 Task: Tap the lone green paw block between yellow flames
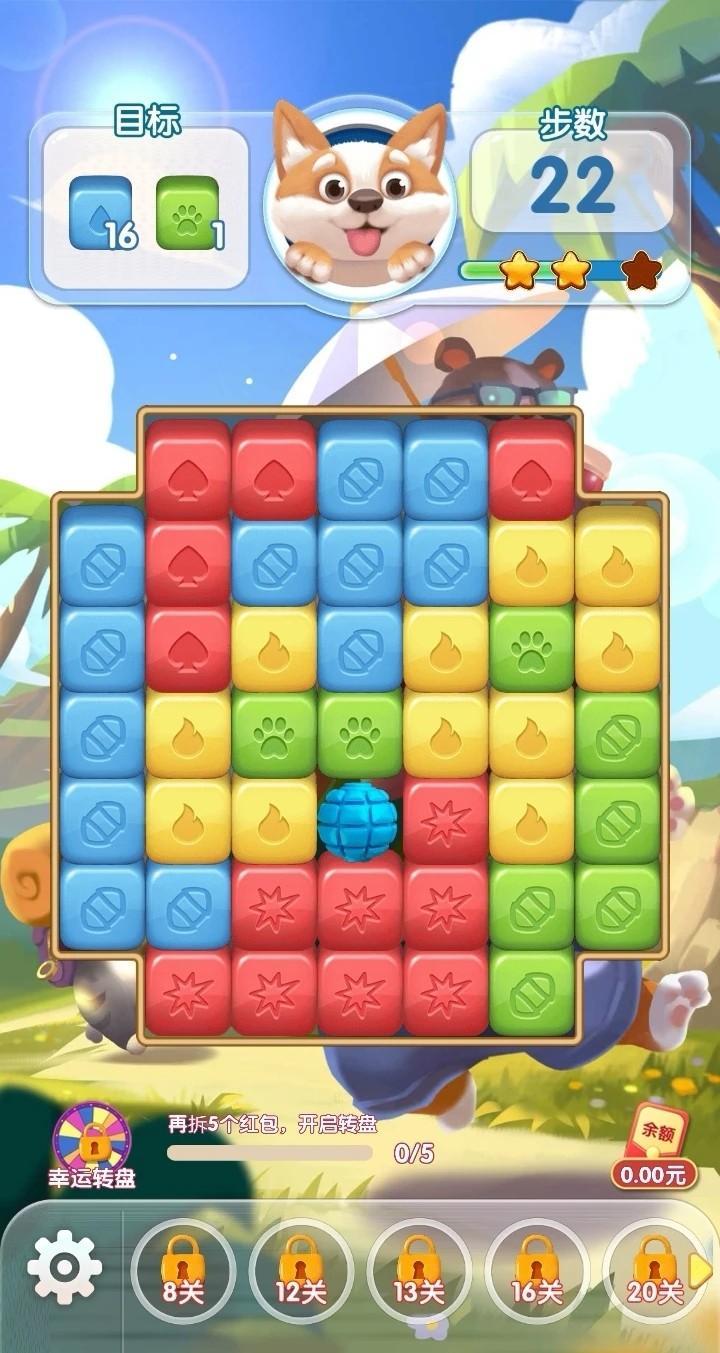tap(531, 647)
